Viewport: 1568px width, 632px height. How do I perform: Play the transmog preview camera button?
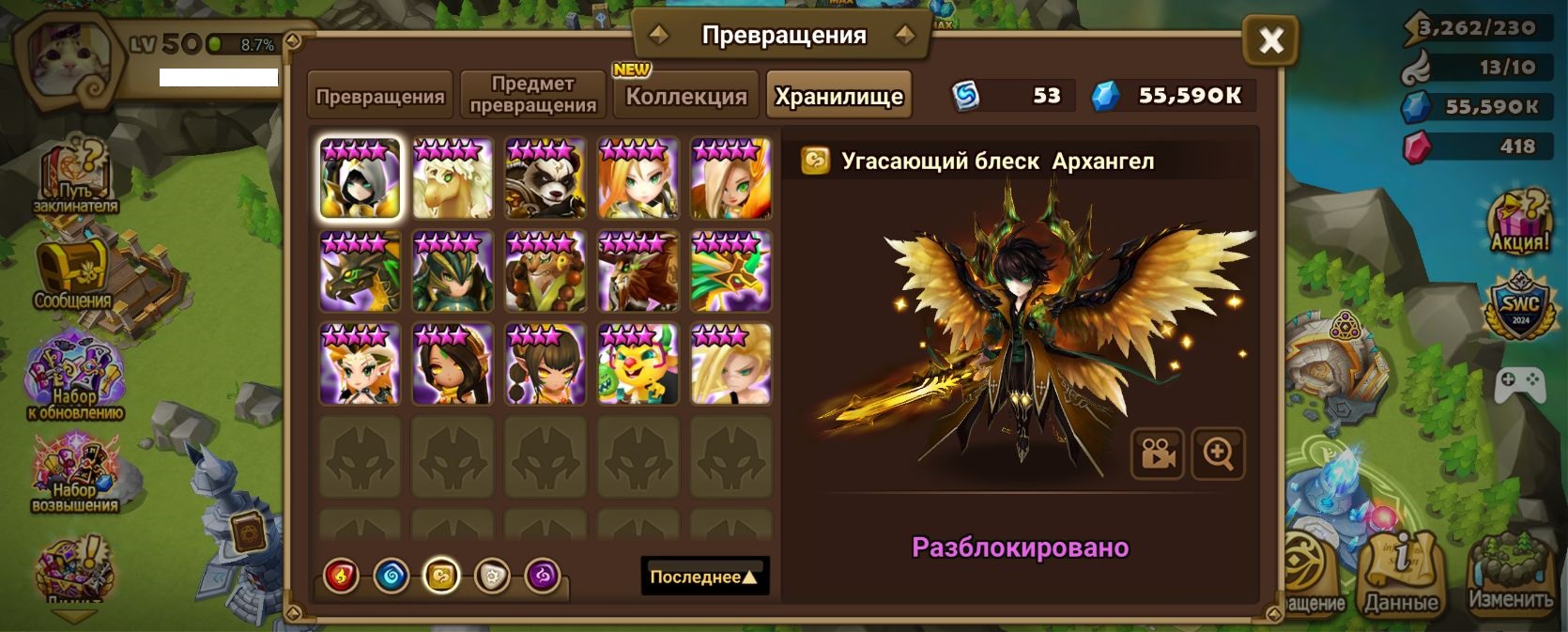1158,455
